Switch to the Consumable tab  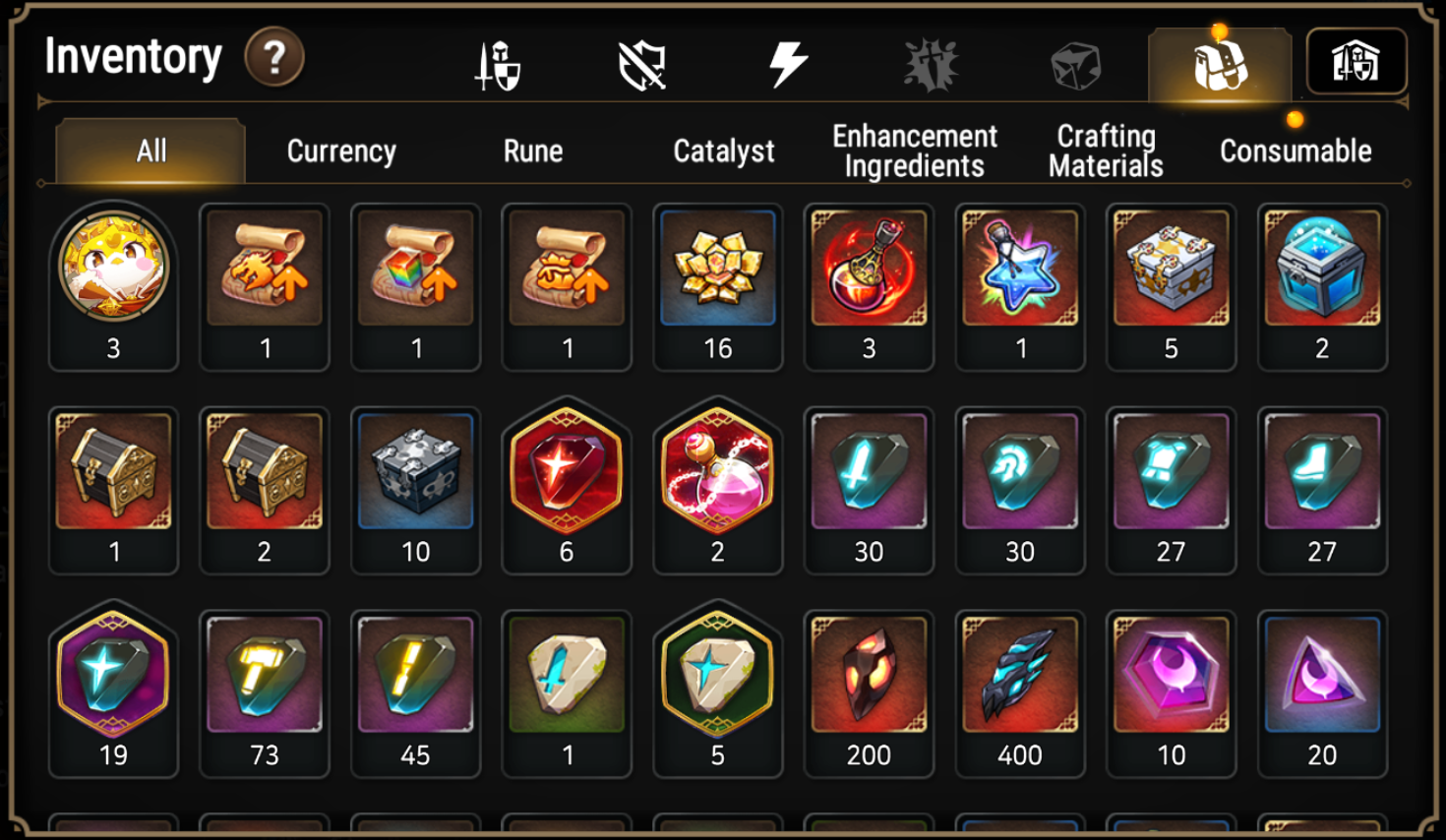click(x=1295, y=150)
